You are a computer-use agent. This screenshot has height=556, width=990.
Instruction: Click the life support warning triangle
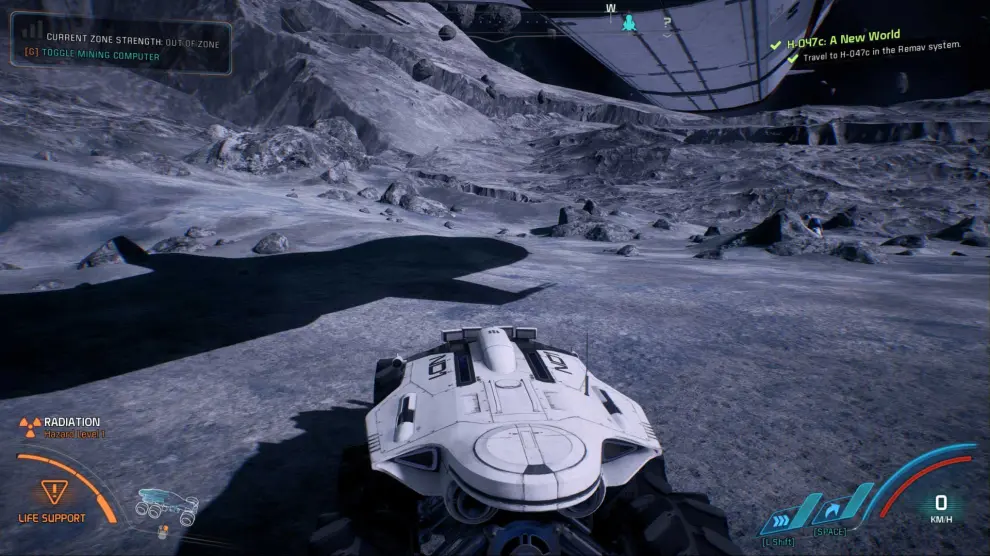(x=50, y=491)
